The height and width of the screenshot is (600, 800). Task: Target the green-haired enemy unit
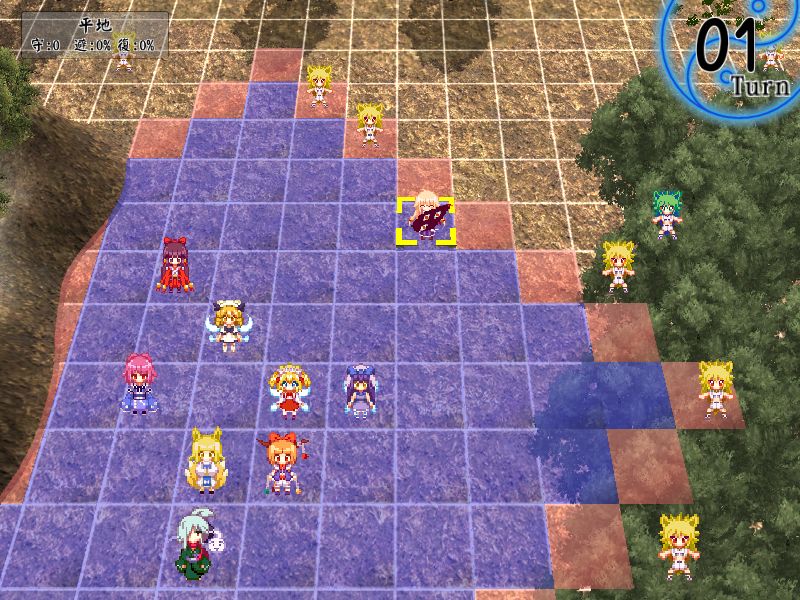667,215
